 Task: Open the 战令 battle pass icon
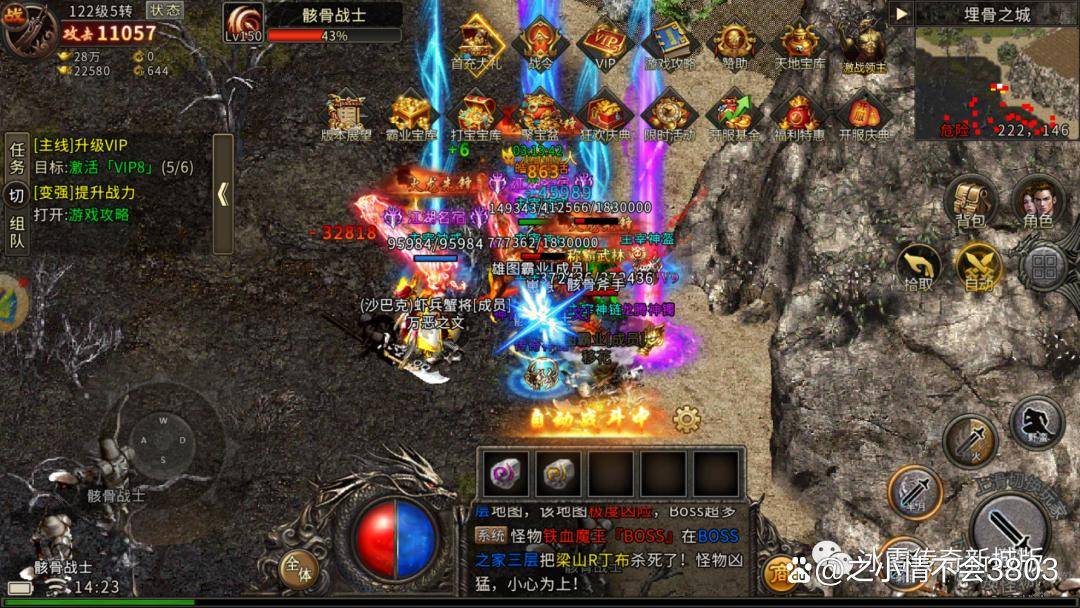(x=540, y=44)
